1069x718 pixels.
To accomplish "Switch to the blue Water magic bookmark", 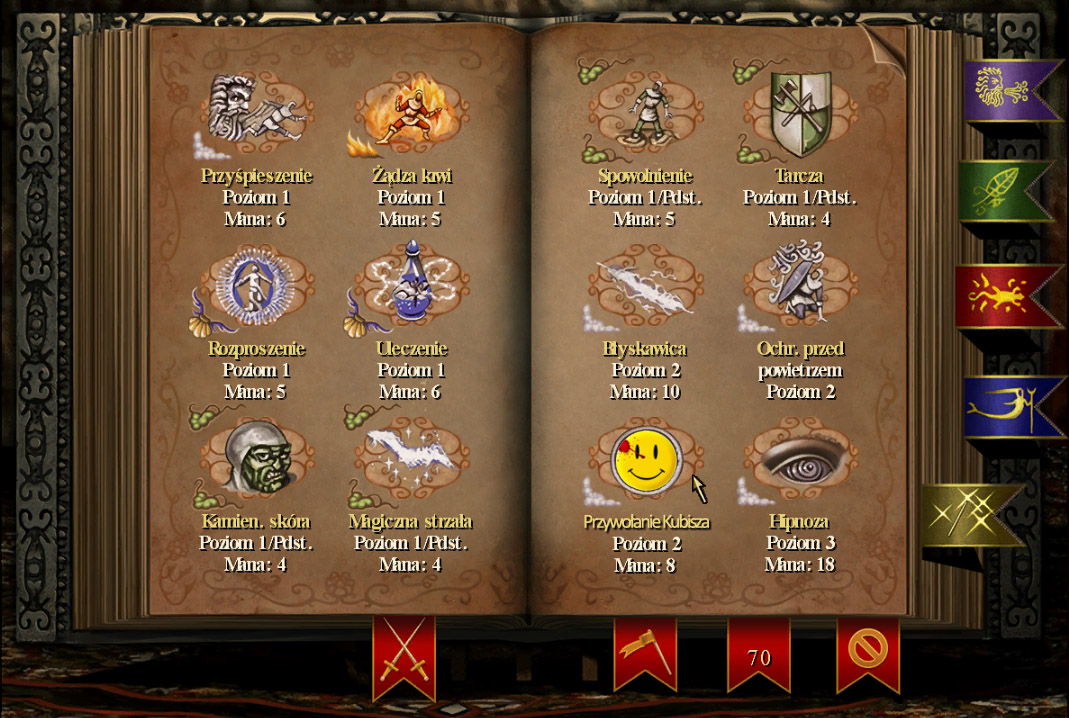I will click(1002, 406).
